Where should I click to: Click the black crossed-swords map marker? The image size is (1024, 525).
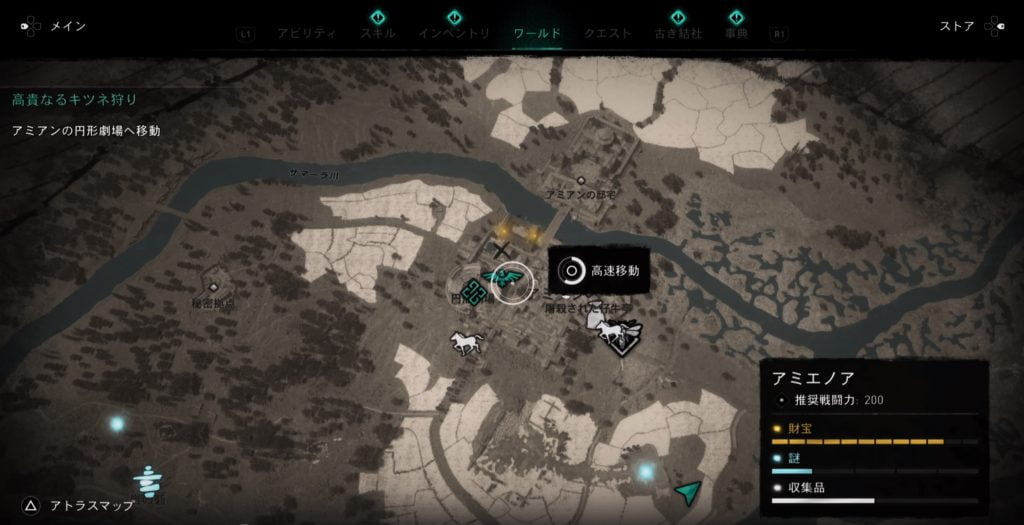[x=499, y=250]
